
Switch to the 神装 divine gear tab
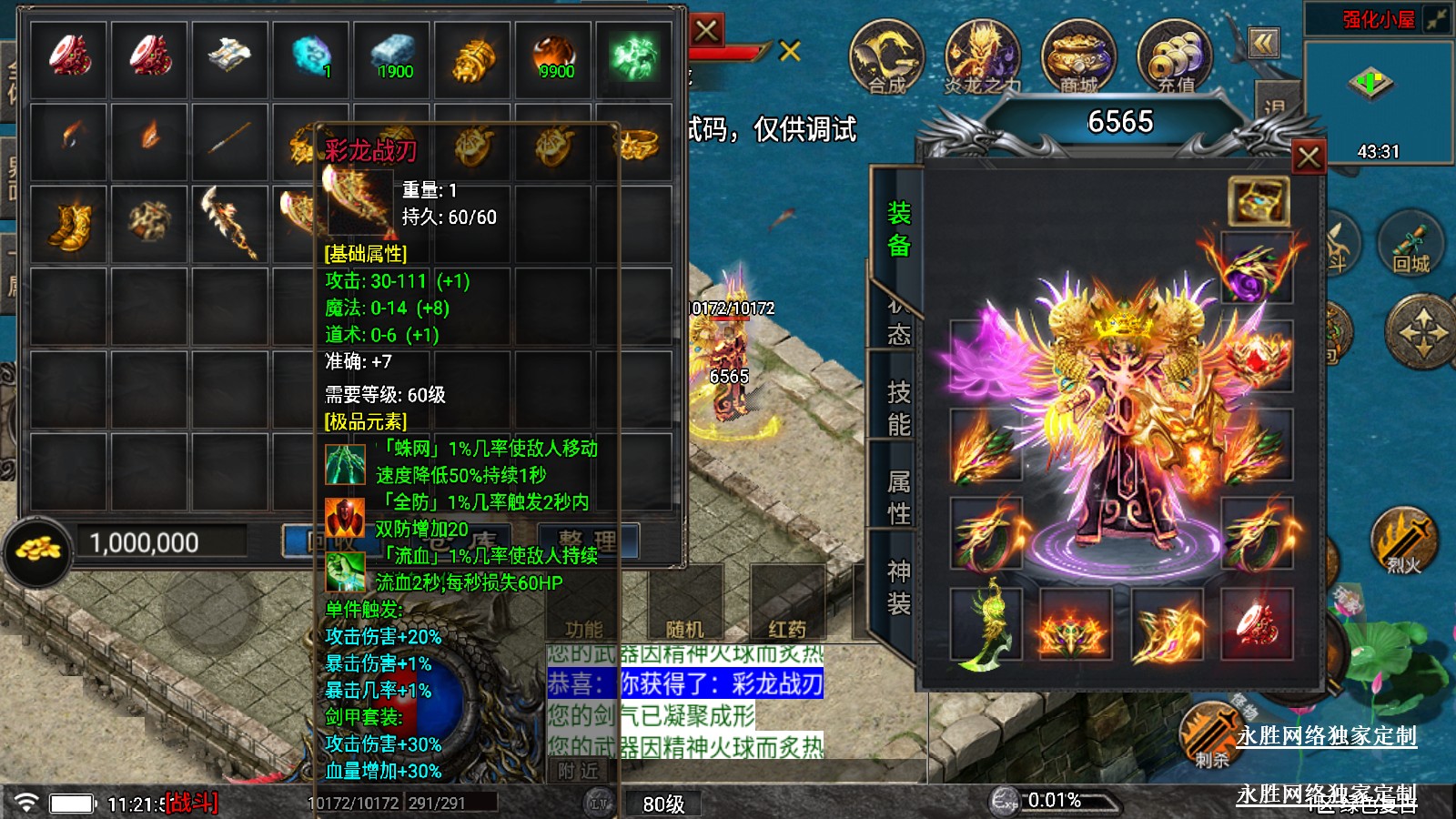898,587
